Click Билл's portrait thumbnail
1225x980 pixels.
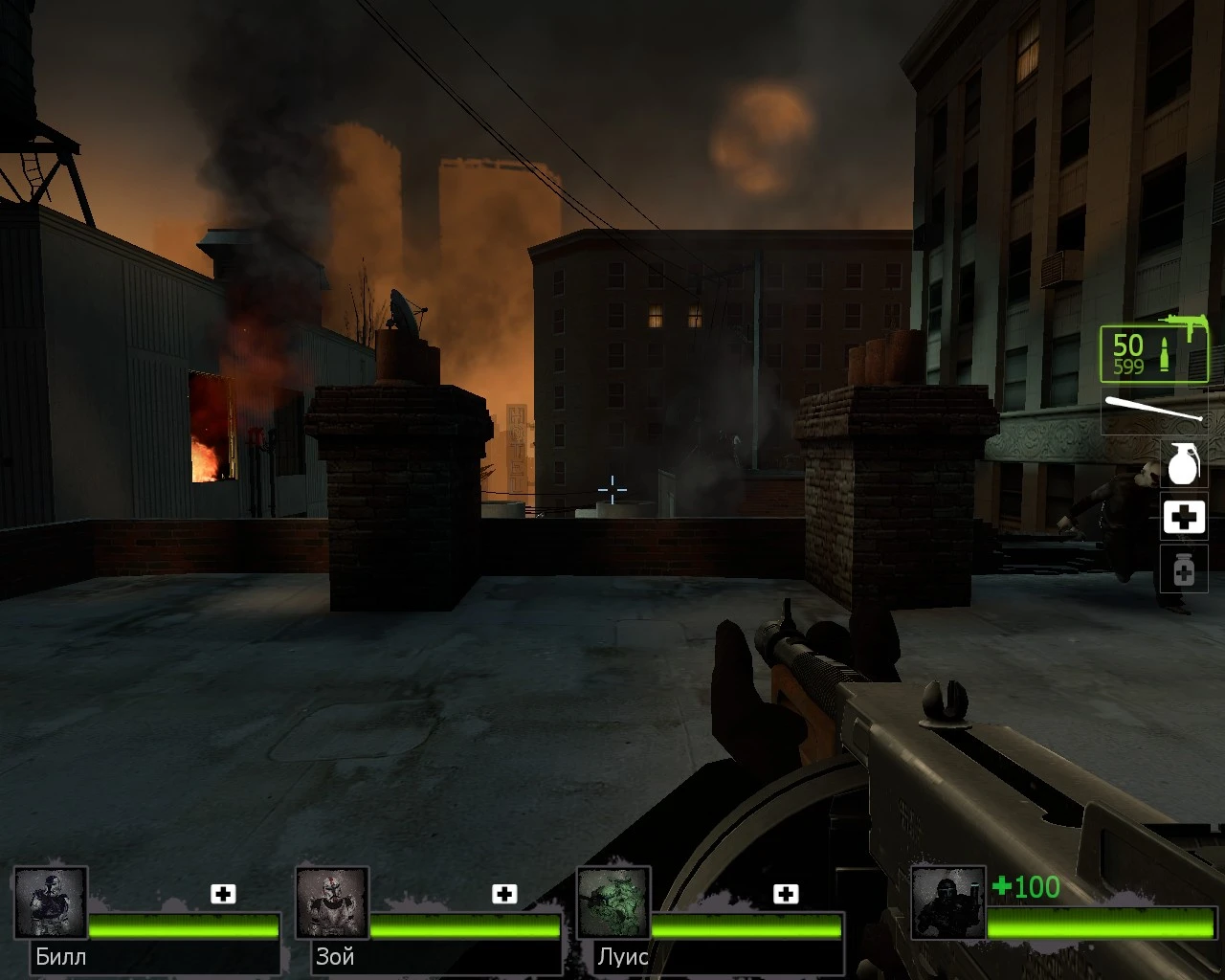click(x=53, y=901)
